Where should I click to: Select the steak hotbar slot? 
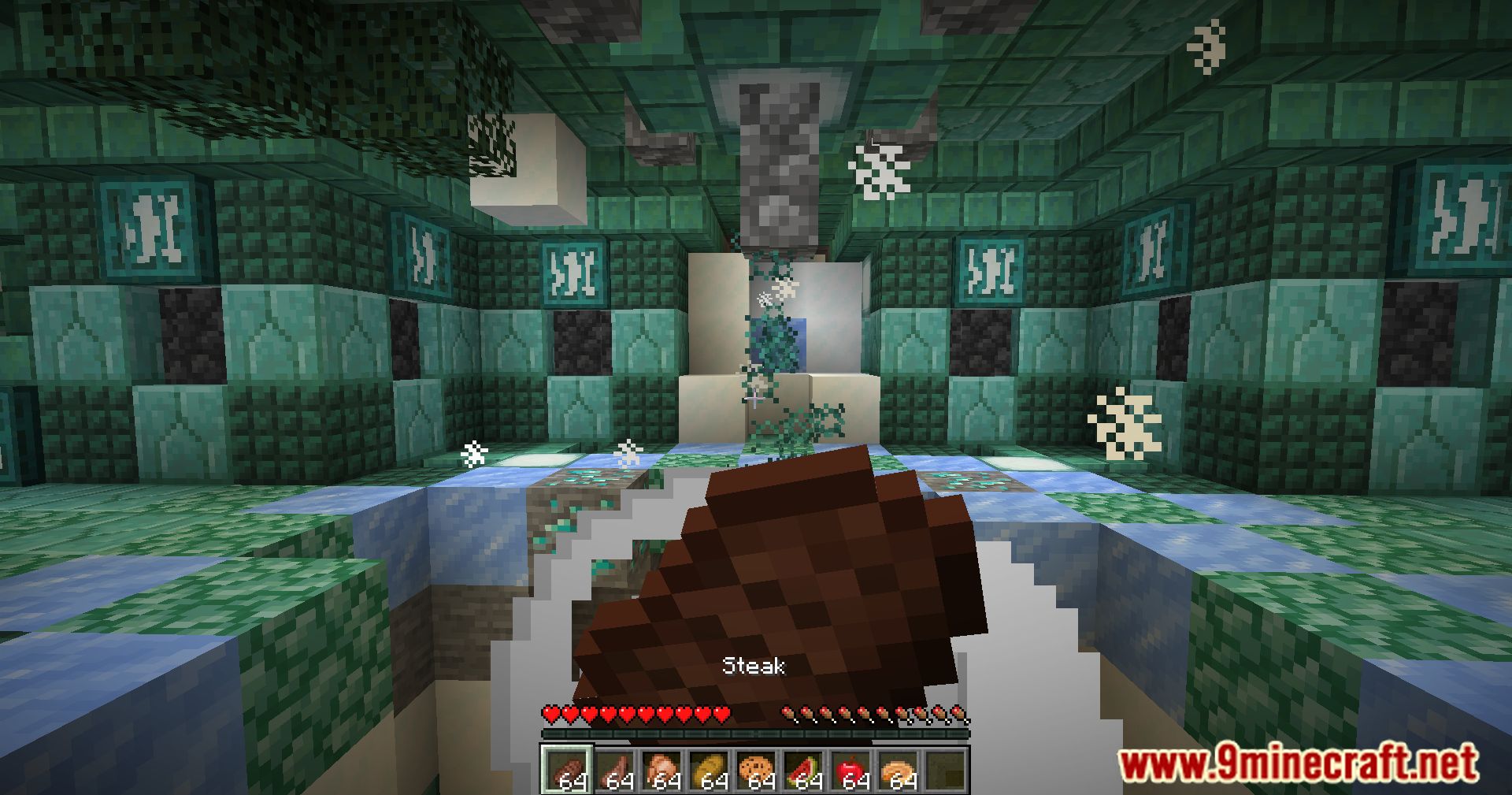coord(565,769)
